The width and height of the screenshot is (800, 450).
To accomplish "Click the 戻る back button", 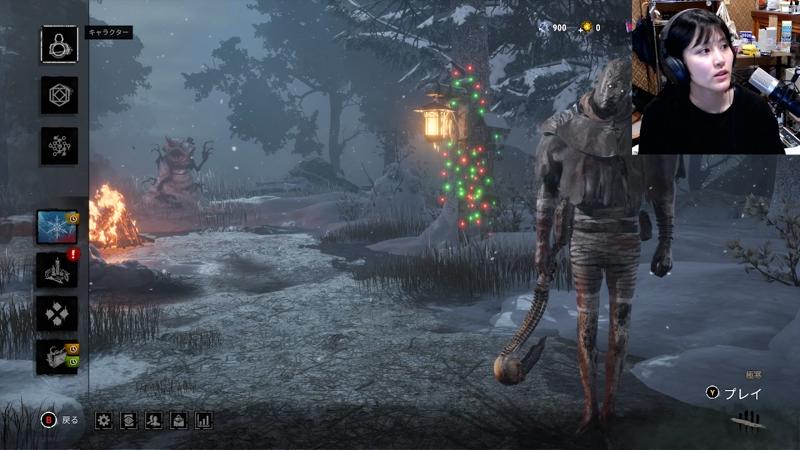I will tap(59, 420).
